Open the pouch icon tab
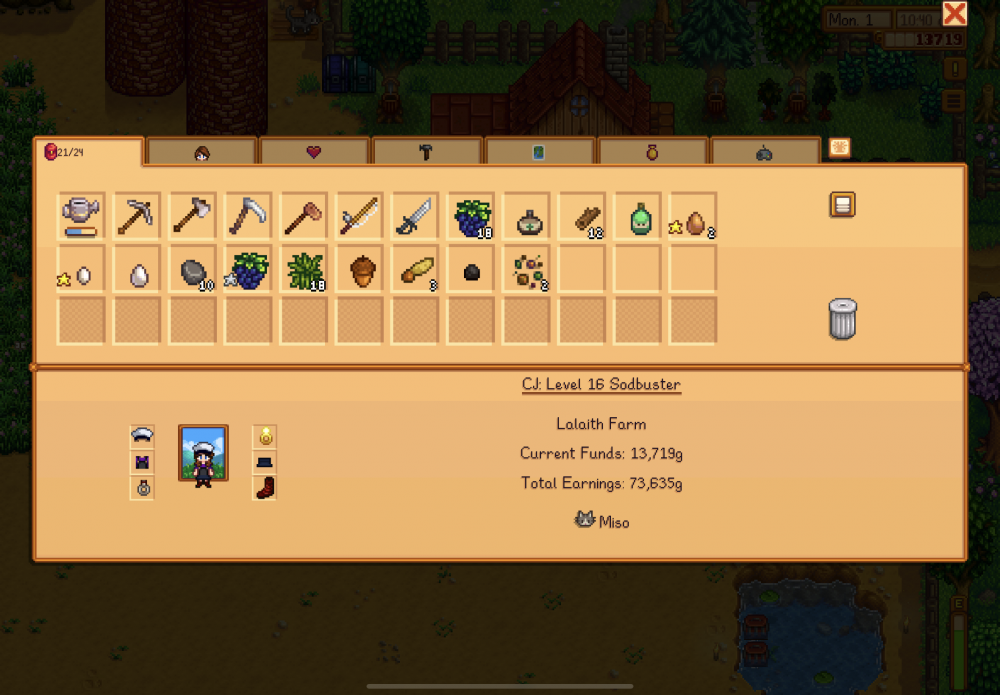The height and width of the screenshot is (695, 1000). click(x=652, y=152)
